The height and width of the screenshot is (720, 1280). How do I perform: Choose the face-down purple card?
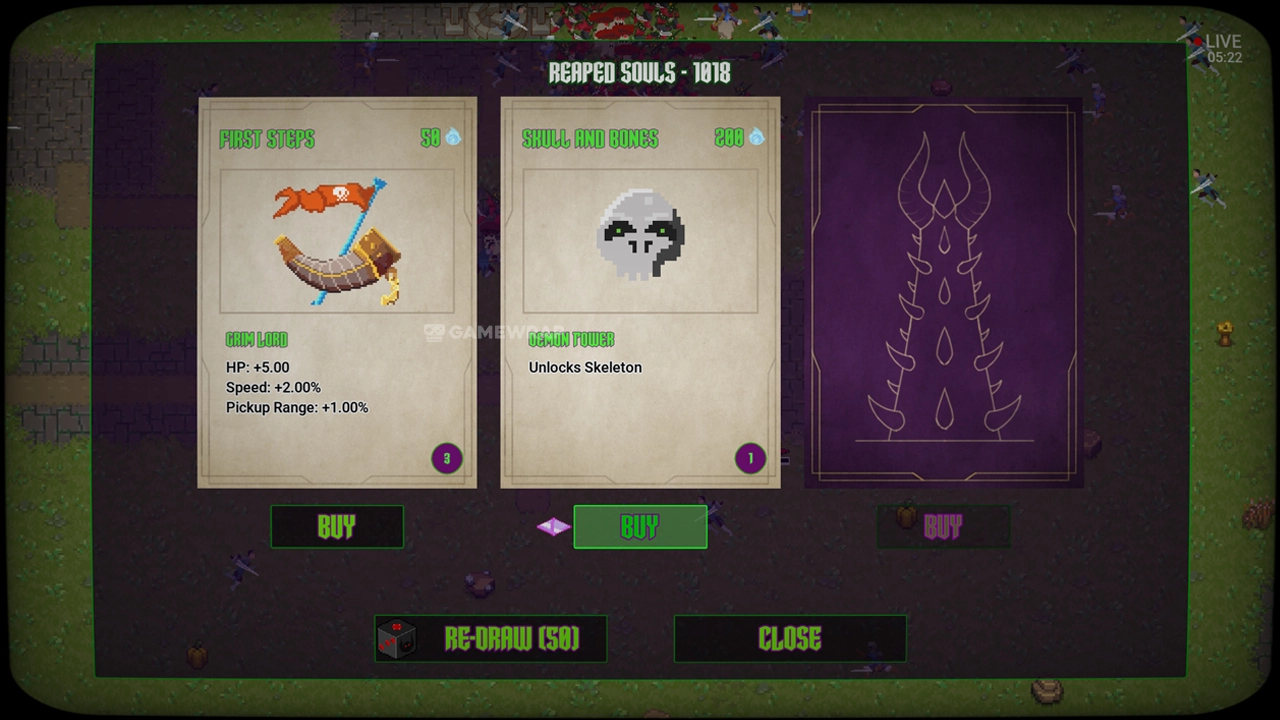pyautogui.click(x=943, y=292)
